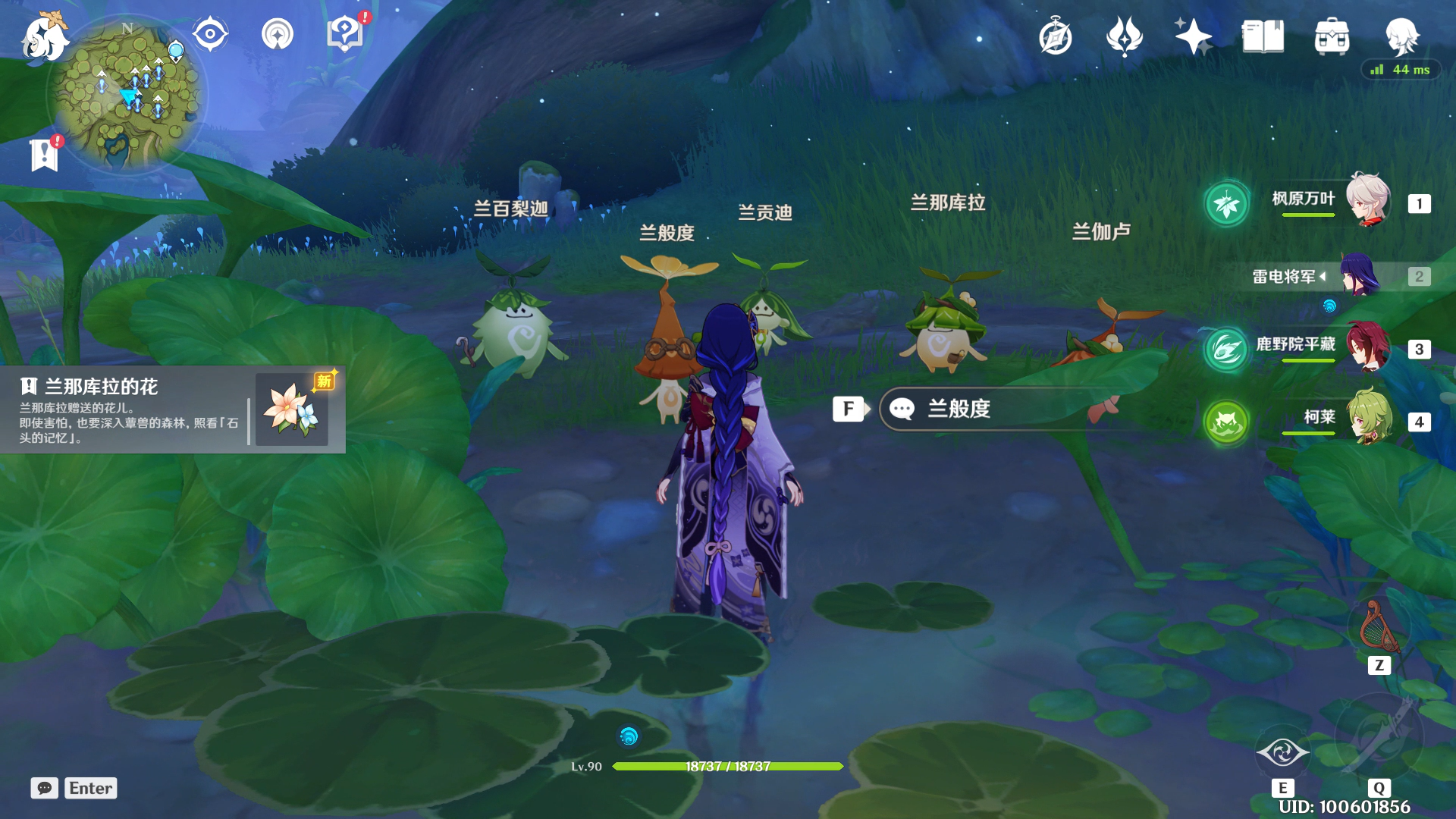Open the backpack inventory icon
The width and height of the screenshot is (1456, 819).
point(1332,36)
